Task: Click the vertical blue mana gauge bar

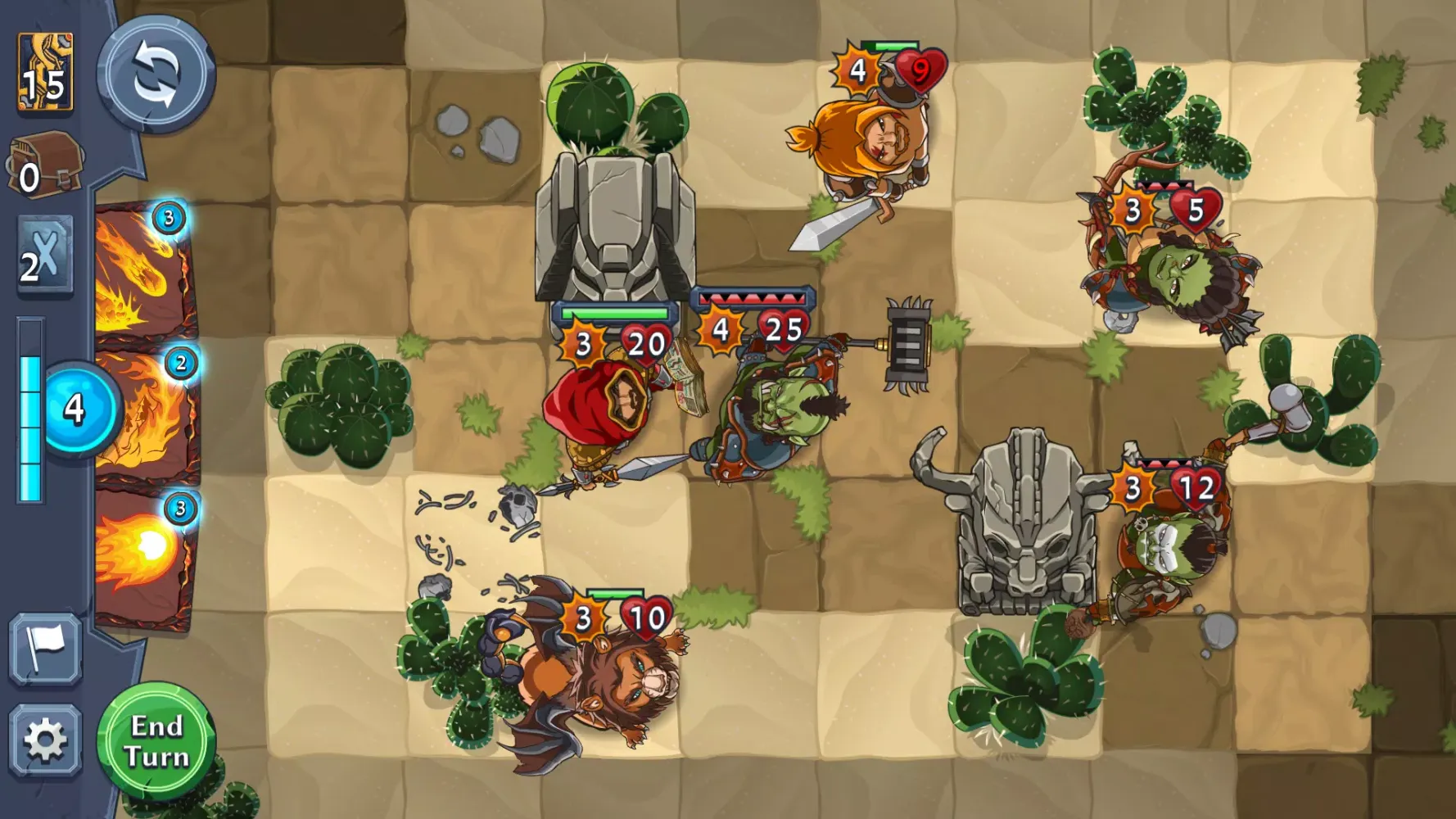Action: coord(30,409)
